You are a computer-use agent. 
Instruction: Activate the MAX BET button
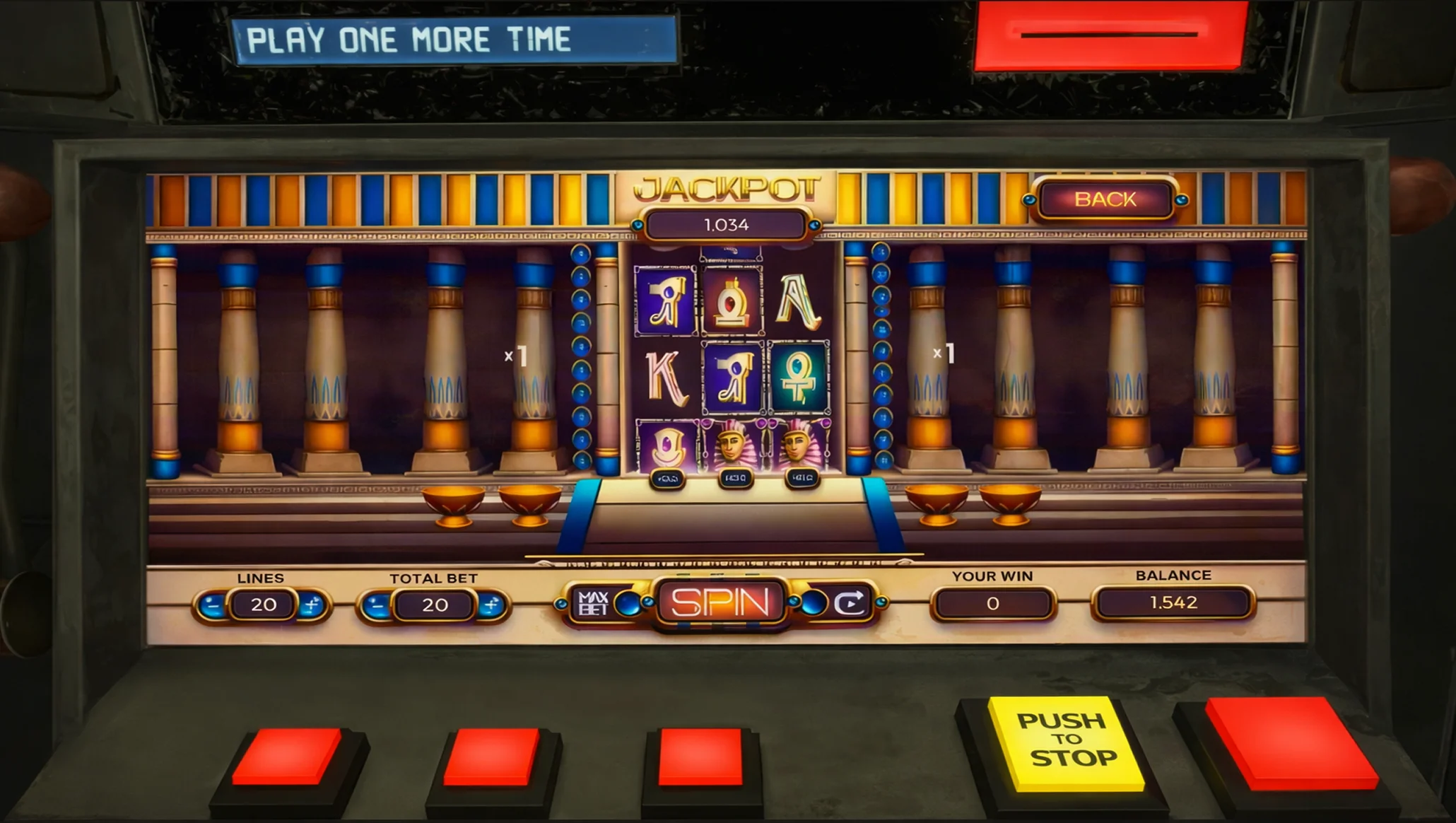tap(594, 603)
